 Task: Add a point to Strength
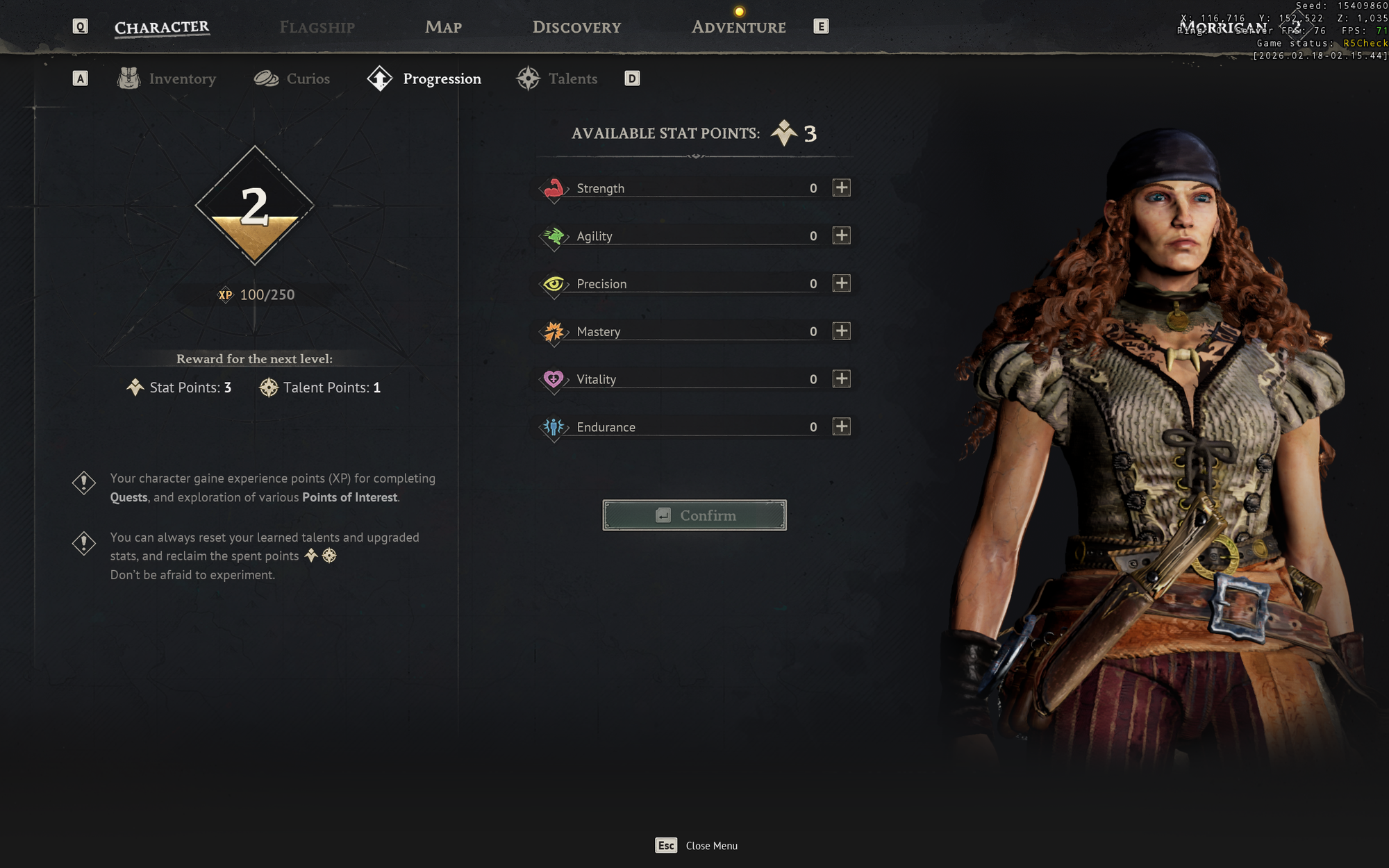pos(841,187)
